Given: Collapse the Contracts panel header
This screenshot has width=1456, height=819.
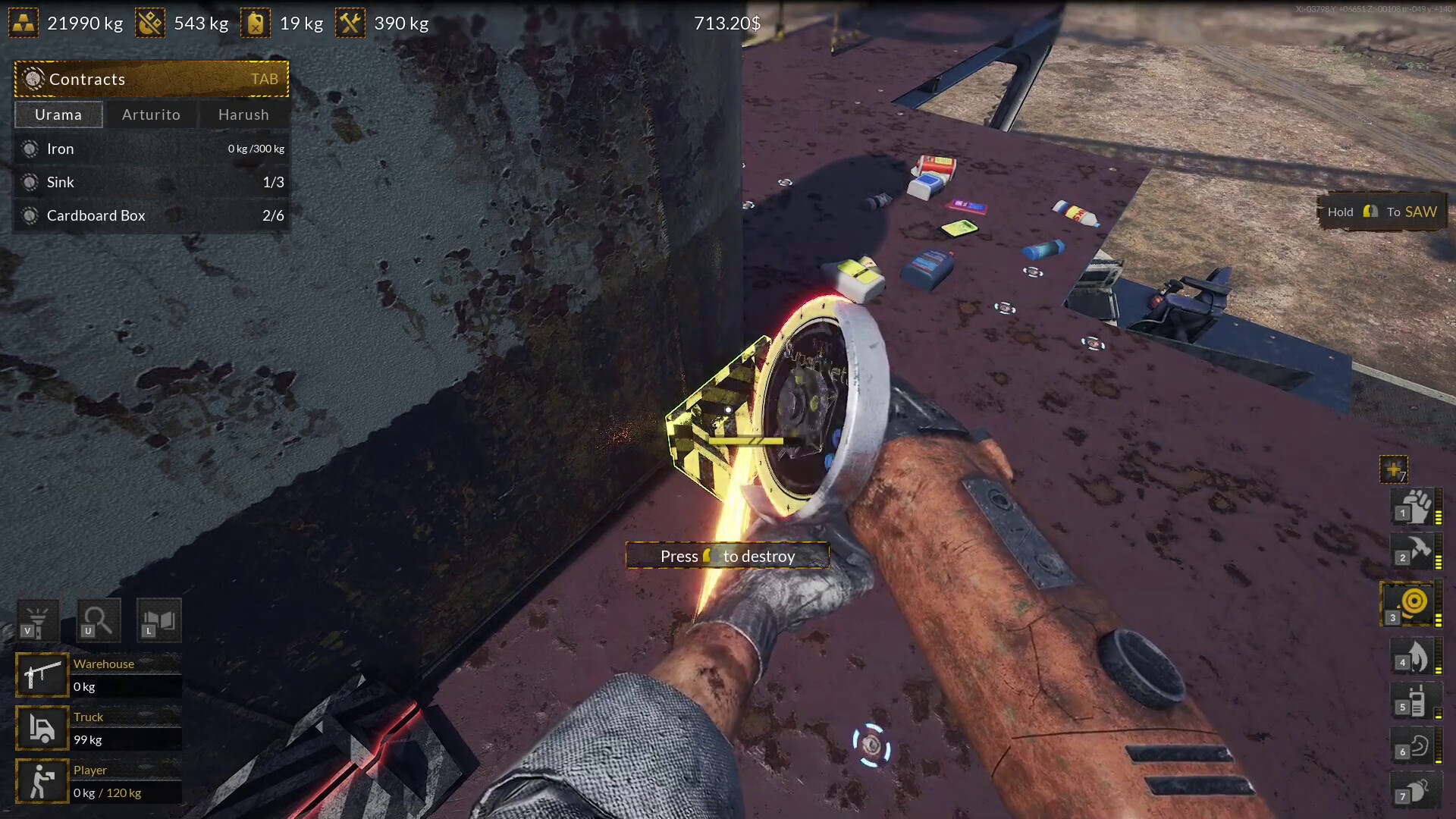Looking at the screenshot, I should coord(151,79).
